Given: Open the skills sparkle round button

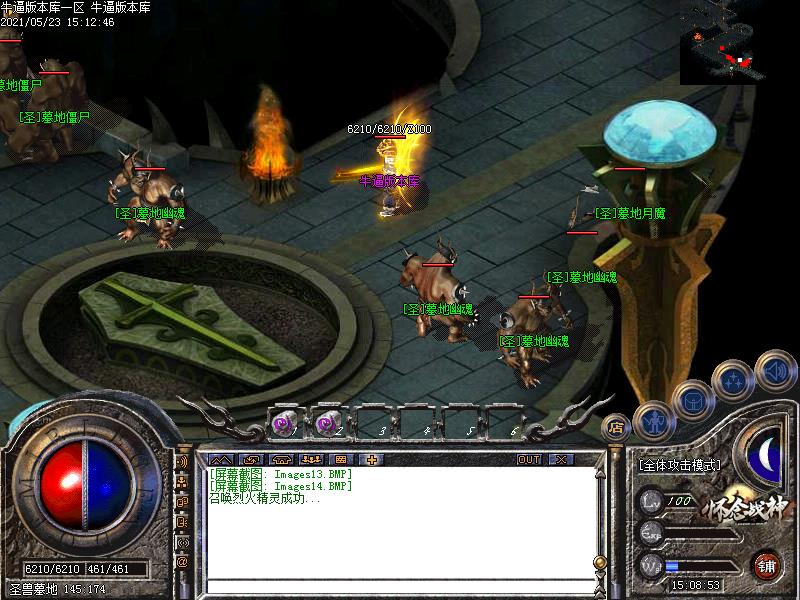Looking at the screenshot, I should click(x=732, y=379).
